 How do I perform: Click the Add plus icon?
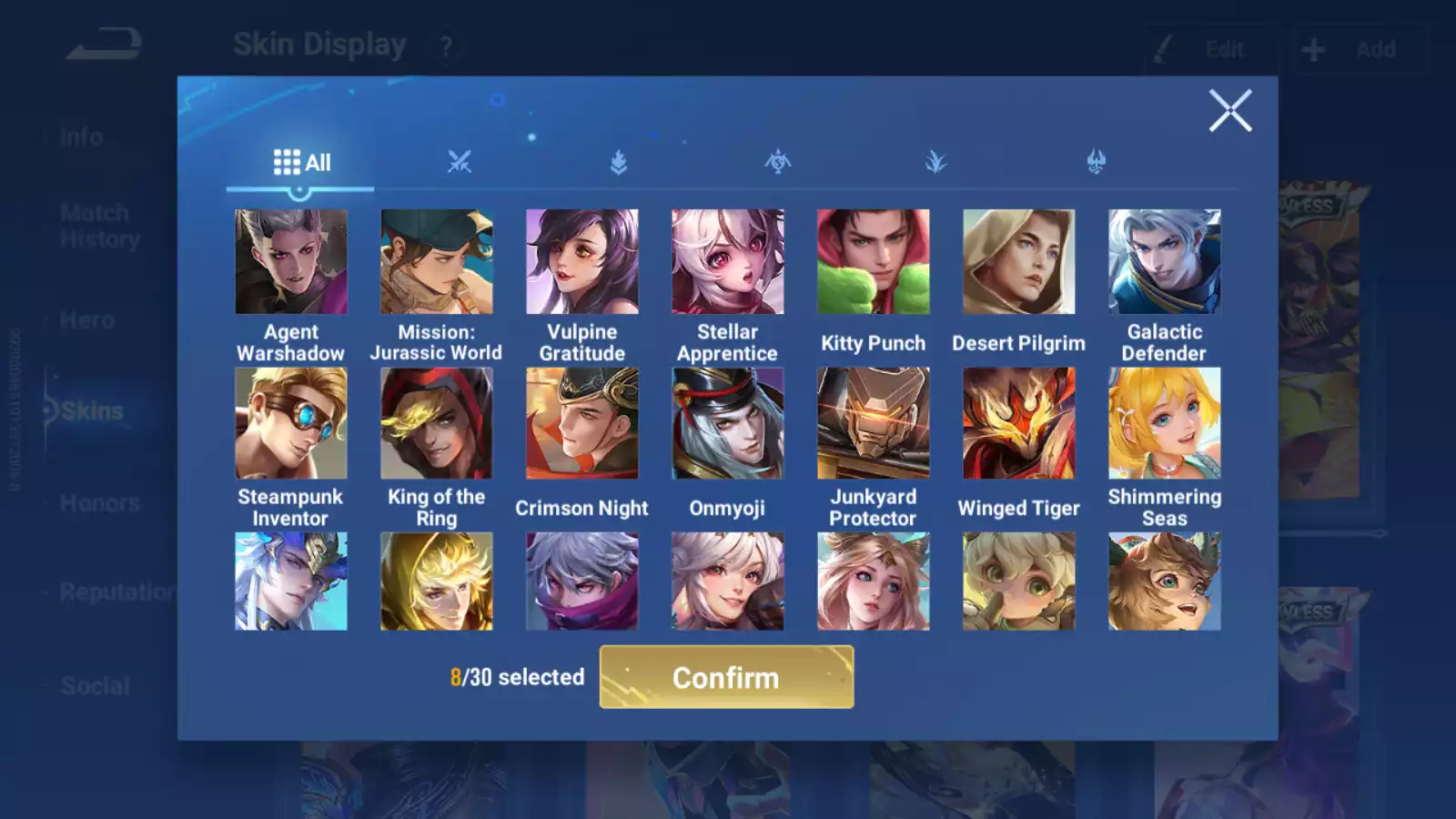click(x=1313, y=49)
